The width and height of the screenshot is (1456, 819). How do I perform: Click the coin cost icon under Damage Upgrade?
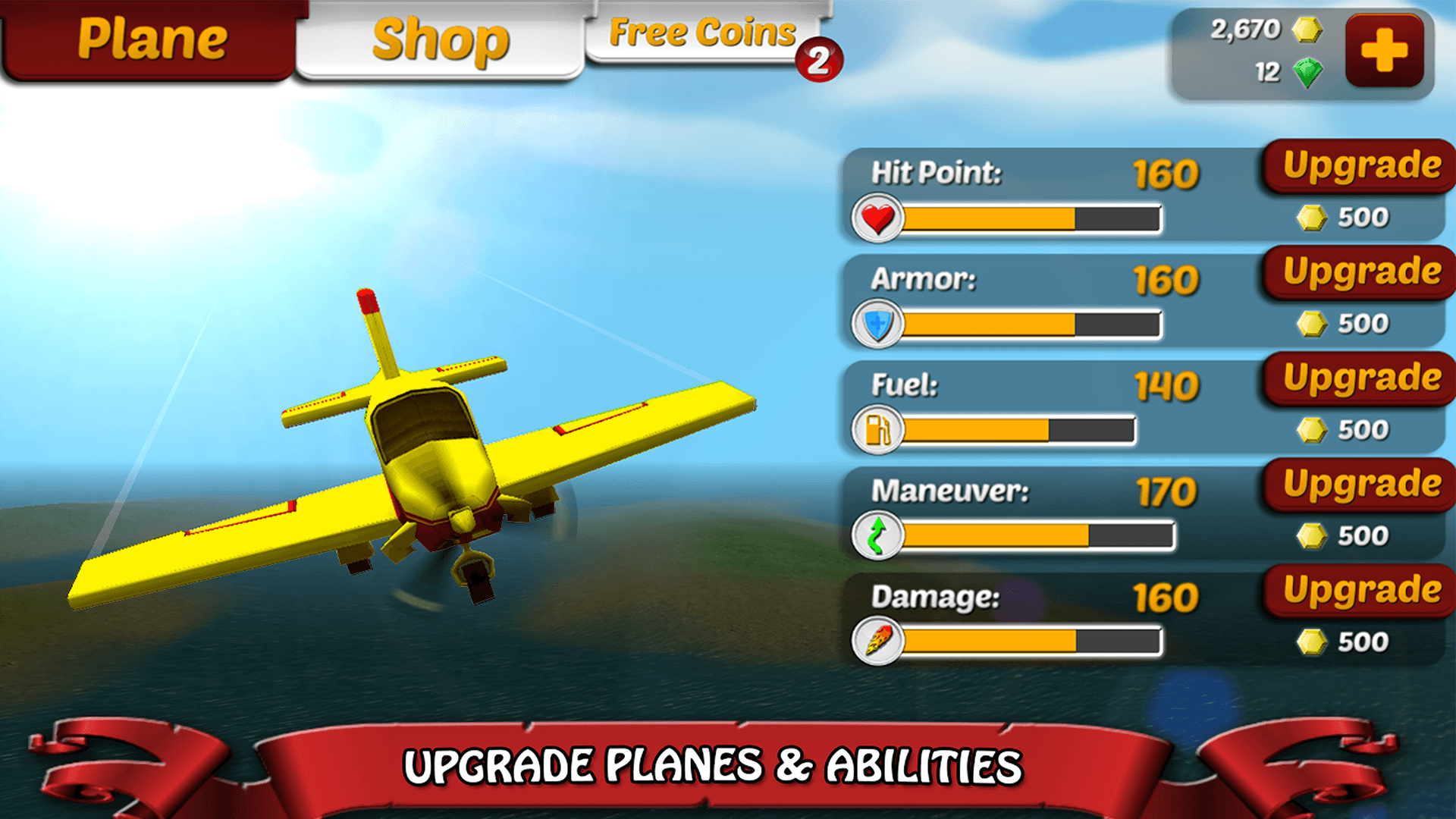tap(1311, 640)
